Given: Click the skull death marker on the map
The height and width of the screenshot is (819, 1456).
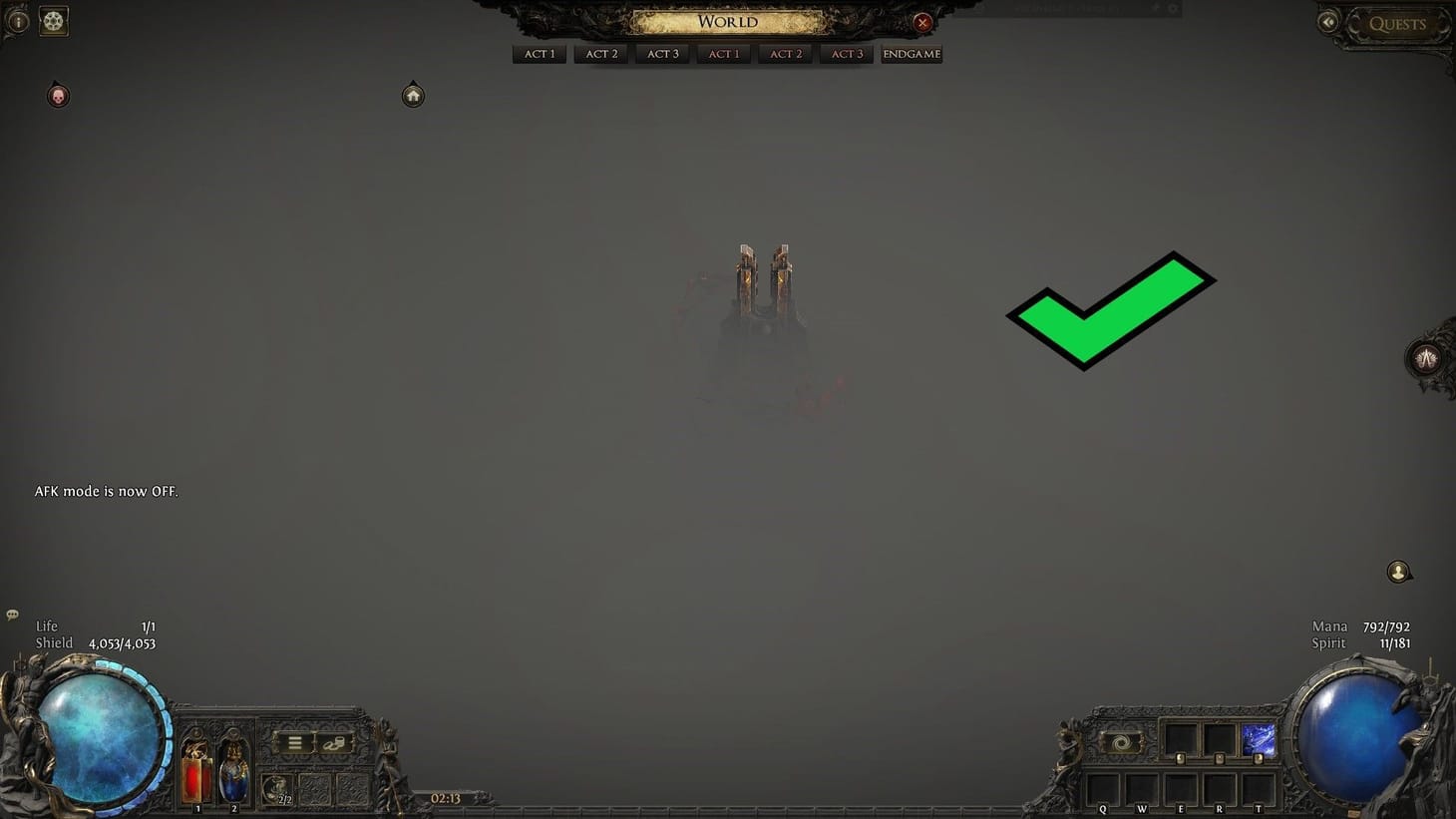Looking at the screenshot, I should [x=58, y=95].
